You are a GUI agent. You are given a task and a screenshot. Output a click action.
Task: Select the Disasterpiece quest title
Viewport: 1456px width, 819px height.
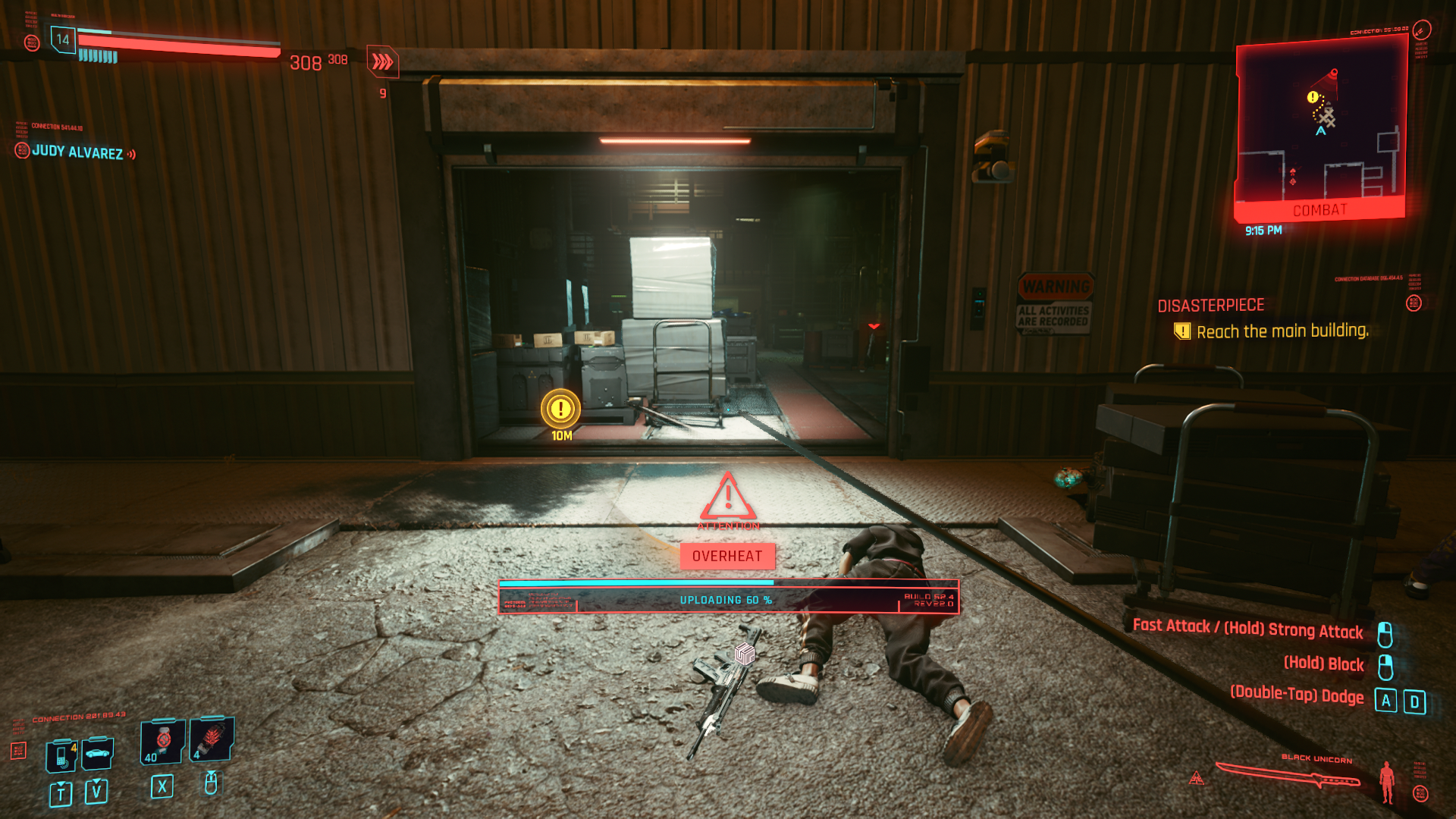tap(1210, 306)
